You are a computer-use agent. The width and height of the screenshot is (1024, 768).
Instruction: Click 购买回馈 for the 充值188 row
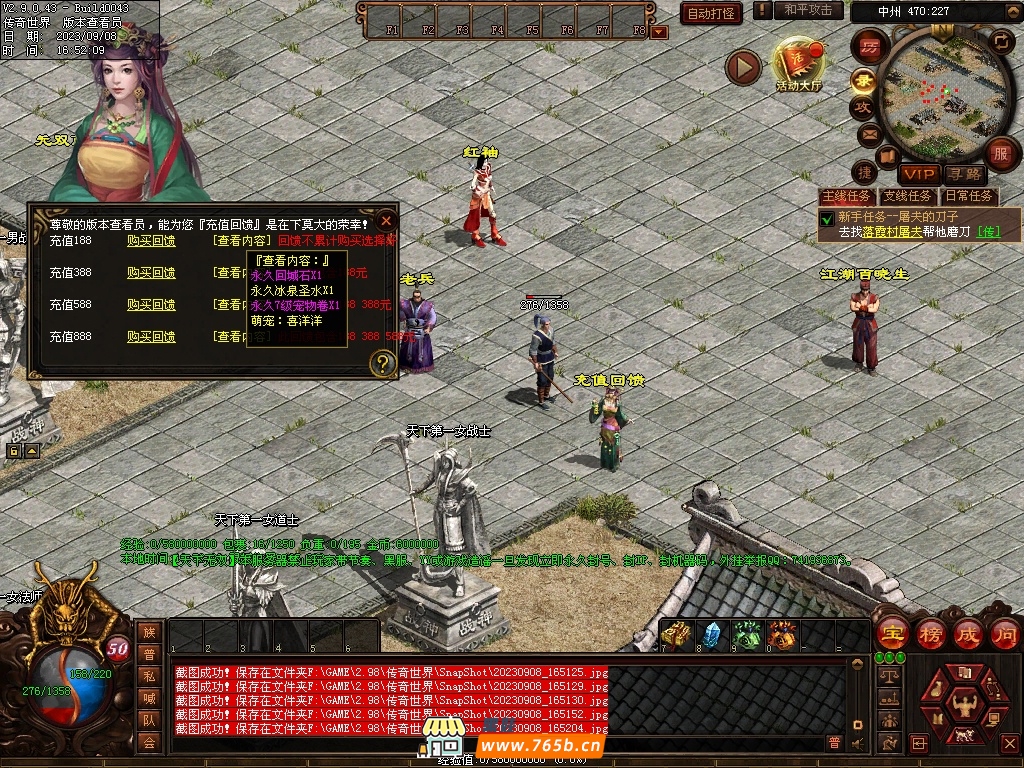point(151,241)
